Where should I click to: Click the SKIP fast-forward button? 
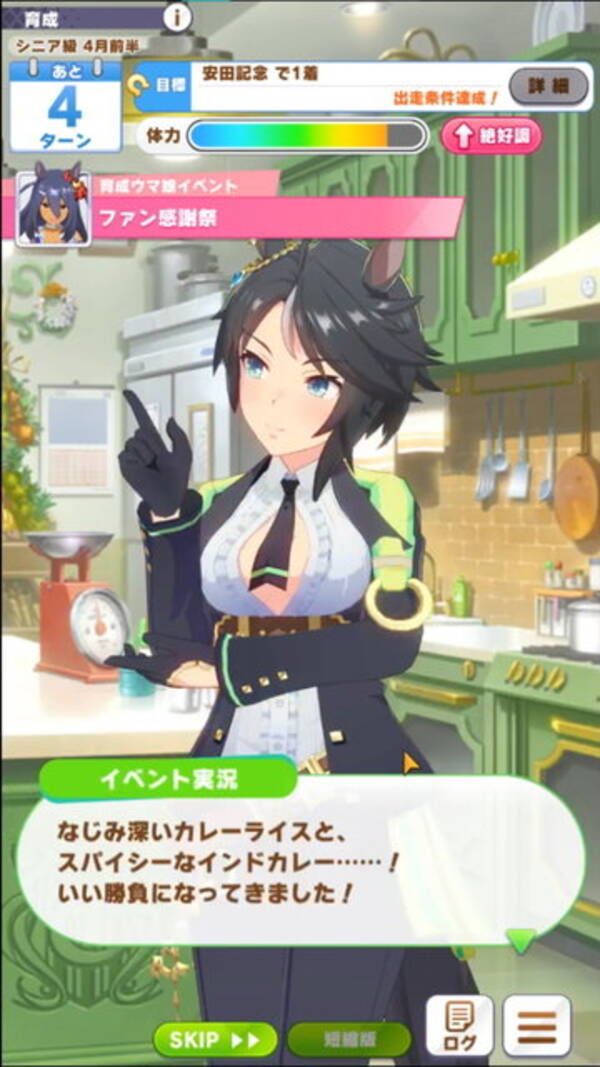(215, 1039)
